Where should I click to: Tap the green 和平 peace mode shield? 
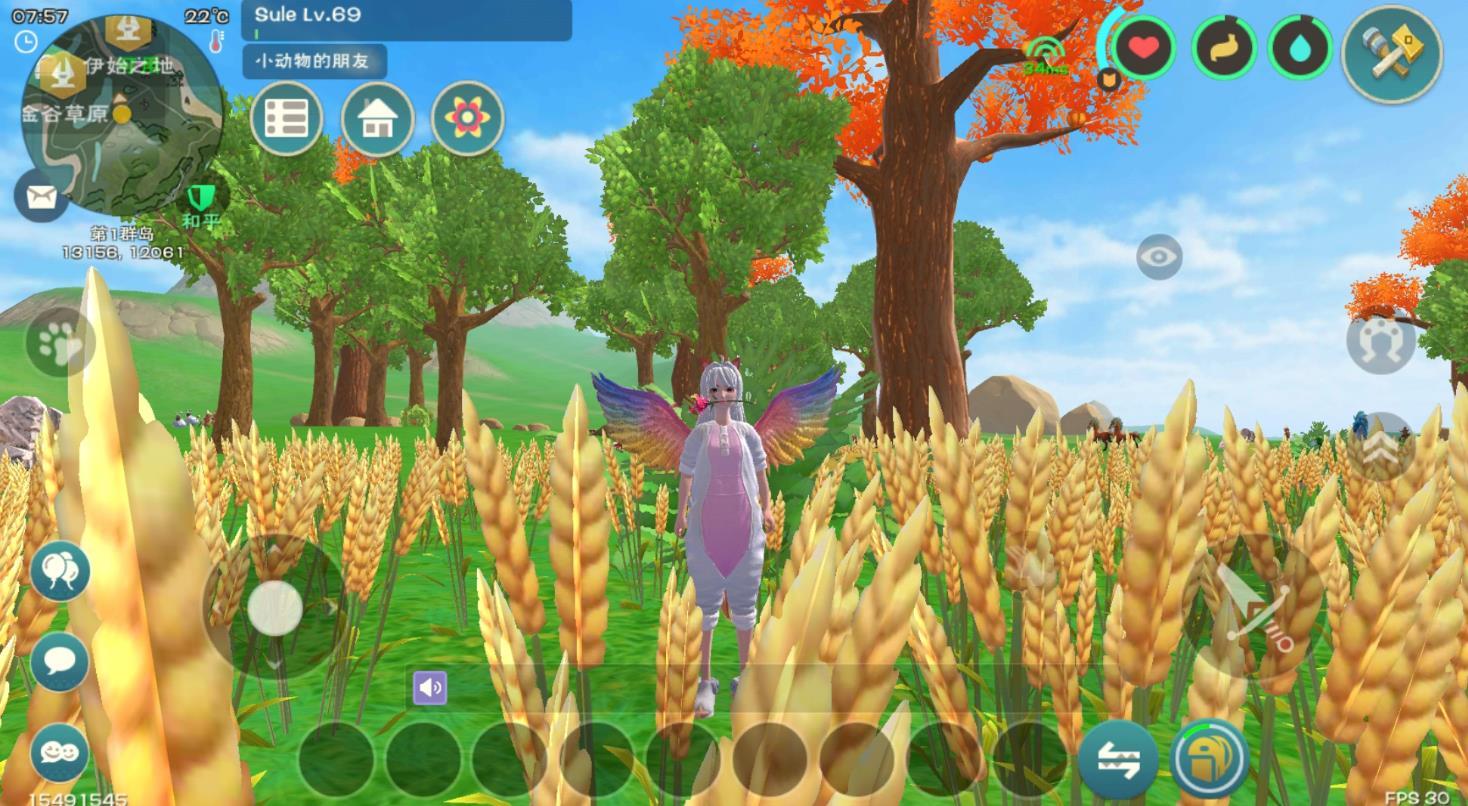tap(202, 200)
